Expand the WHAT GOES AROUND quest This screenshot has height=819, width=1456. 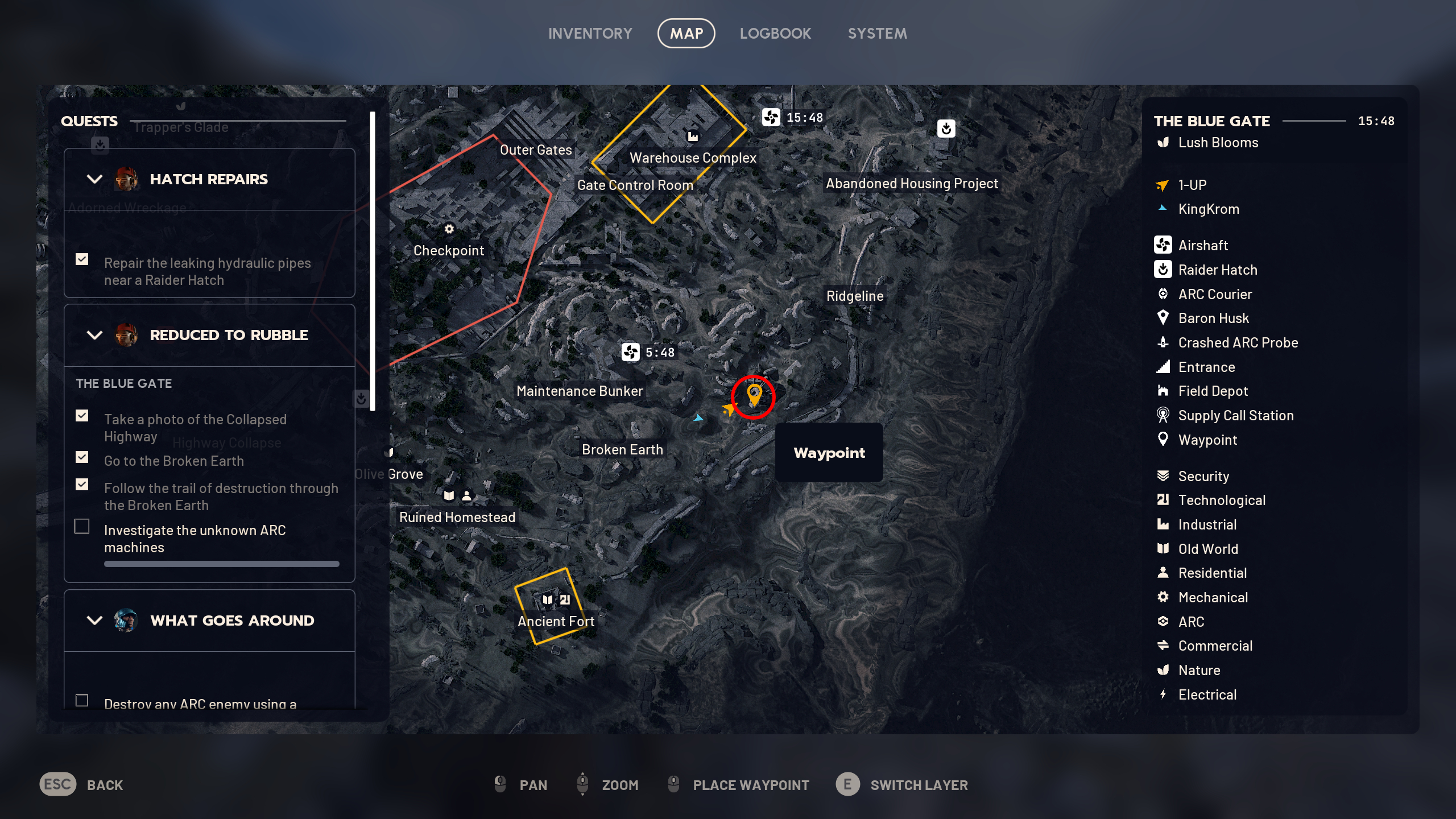(93, 621)
